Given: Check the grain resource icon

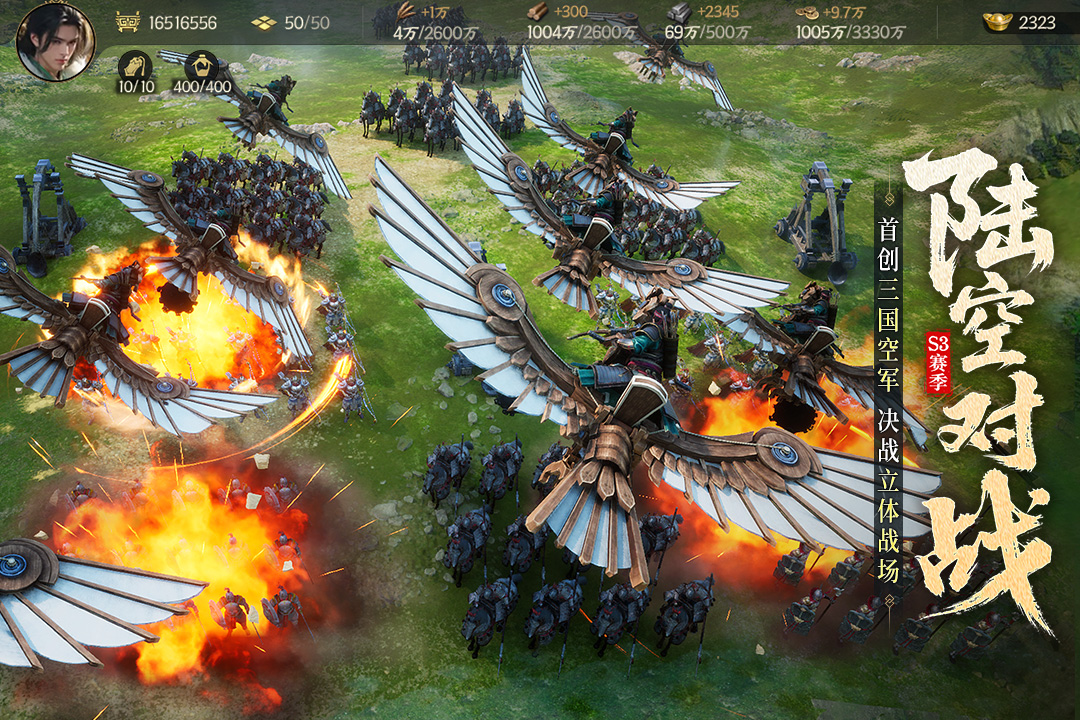Looking at the screenshot, I should point(407,12).
